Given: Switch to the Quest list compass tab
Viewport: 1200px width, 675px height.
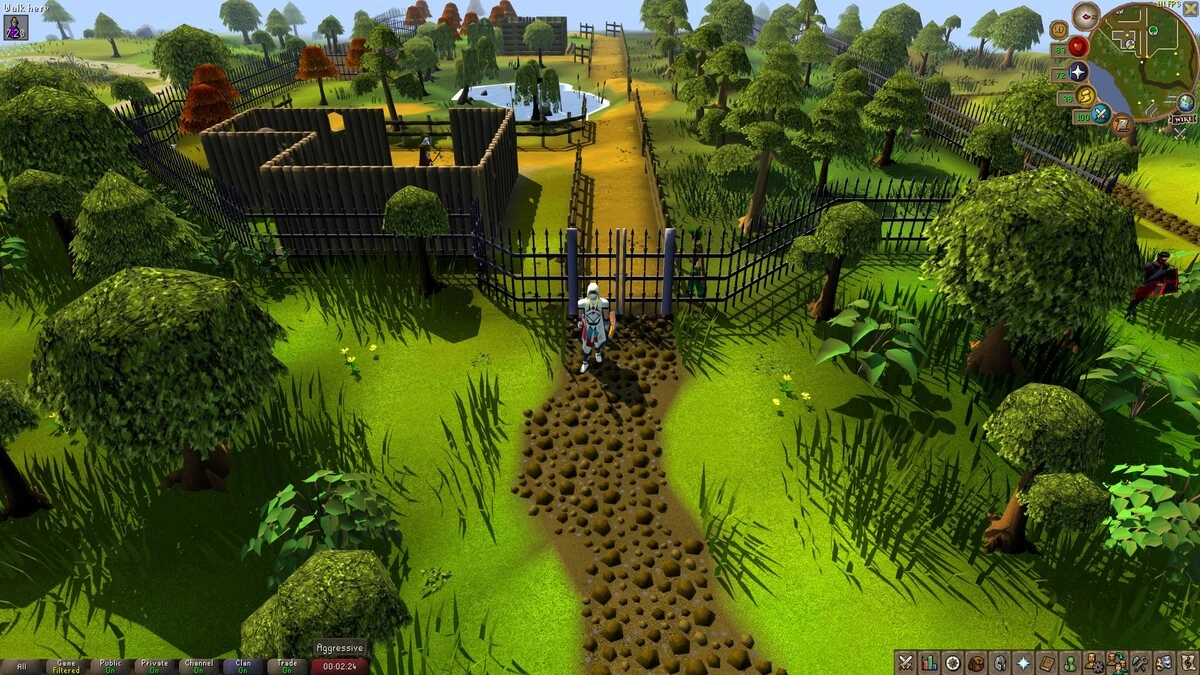Looking at the screenshot, I should [x=953, y=662].
